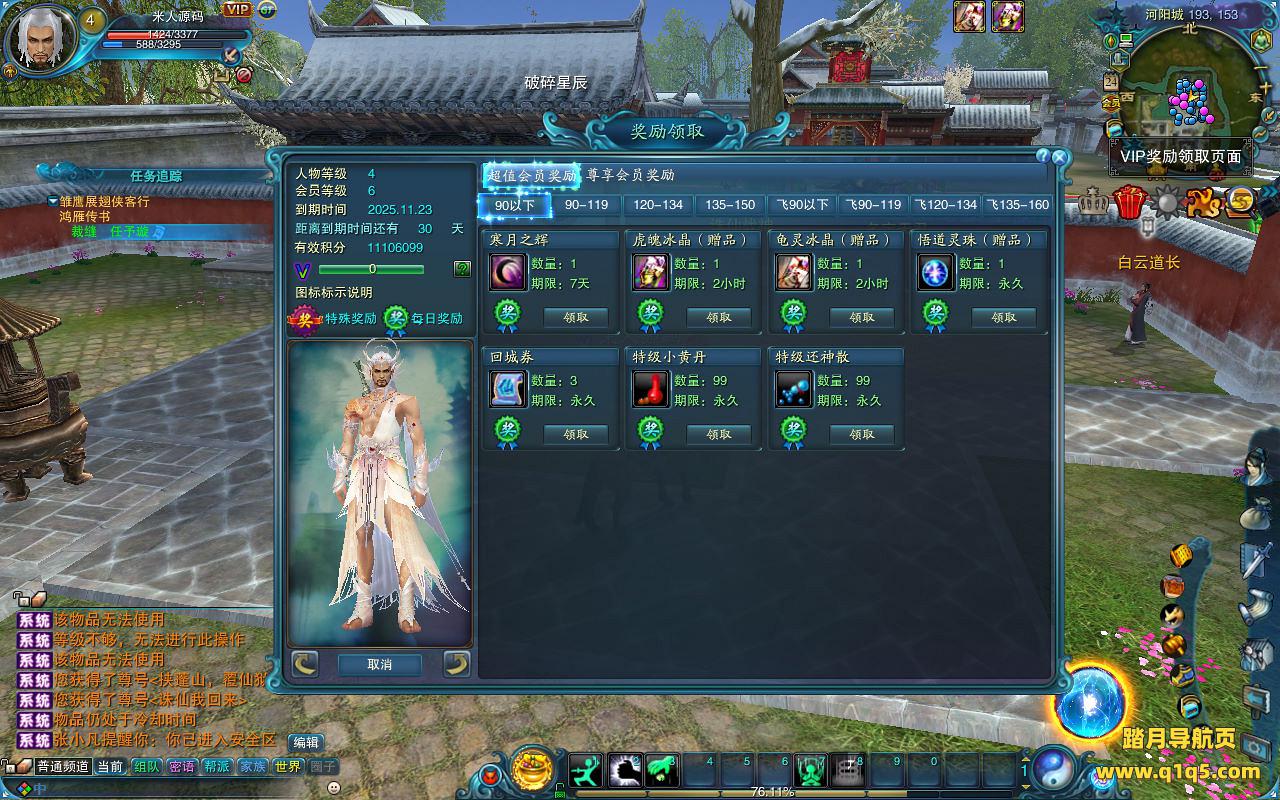Viewport: 1280px width, 800px height.
Task: Open the reward window help button
Action: coord(1042,156)
